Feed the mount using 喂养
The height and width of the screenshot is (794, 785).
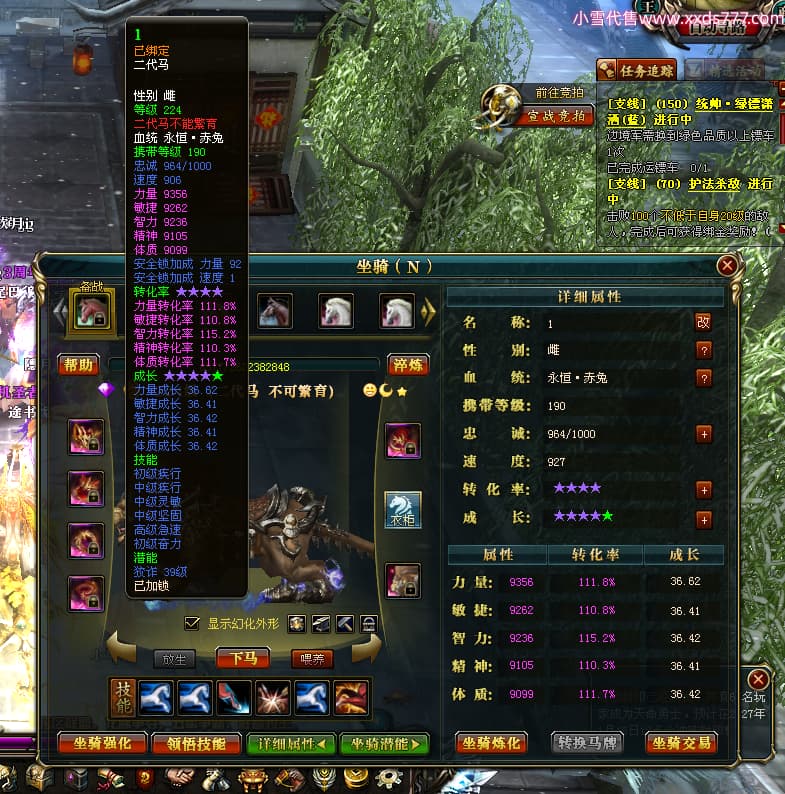pos(311,659)
